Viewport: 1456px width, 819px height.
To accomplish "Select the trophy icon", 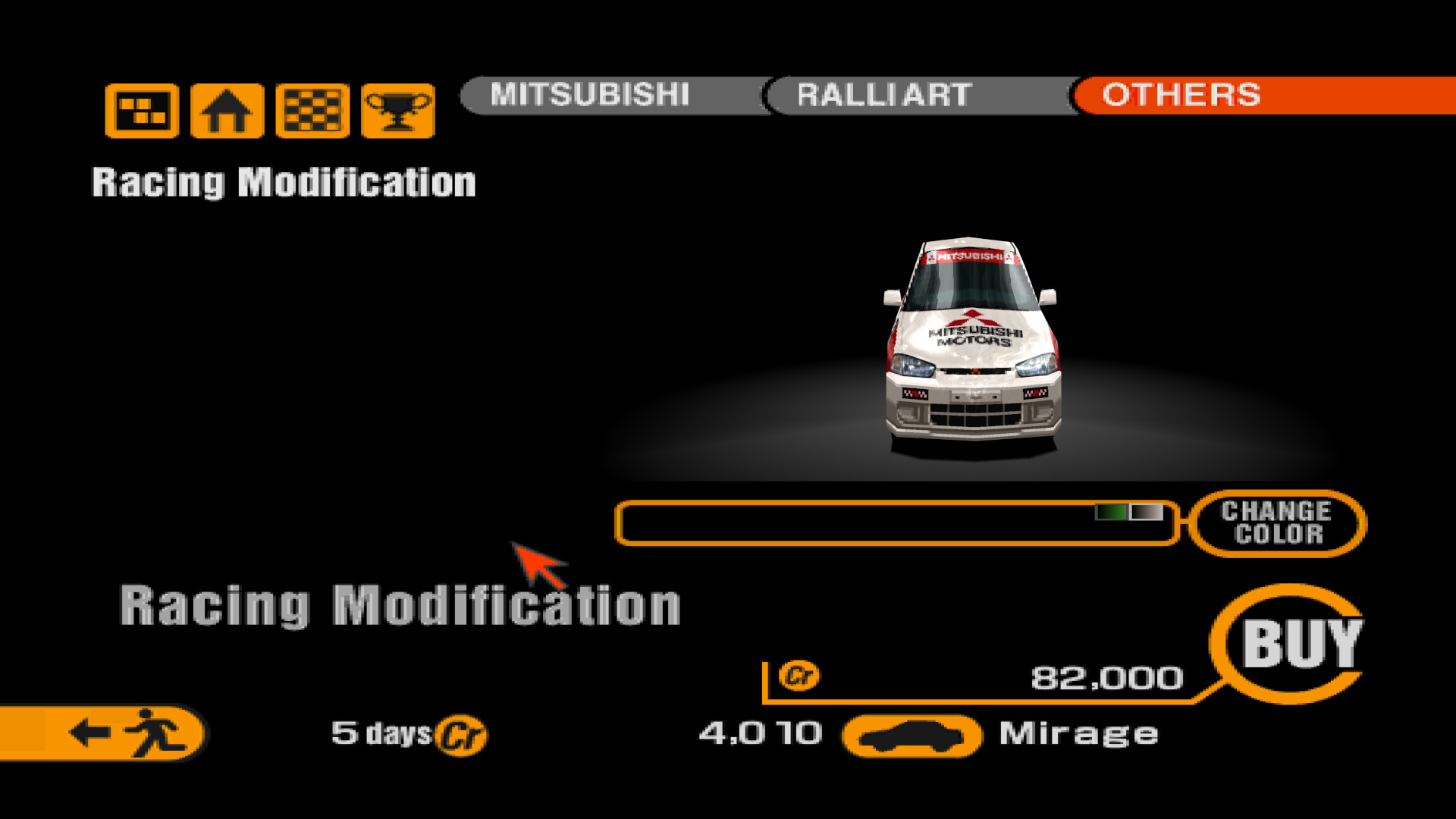I will [x=398, y=111].
